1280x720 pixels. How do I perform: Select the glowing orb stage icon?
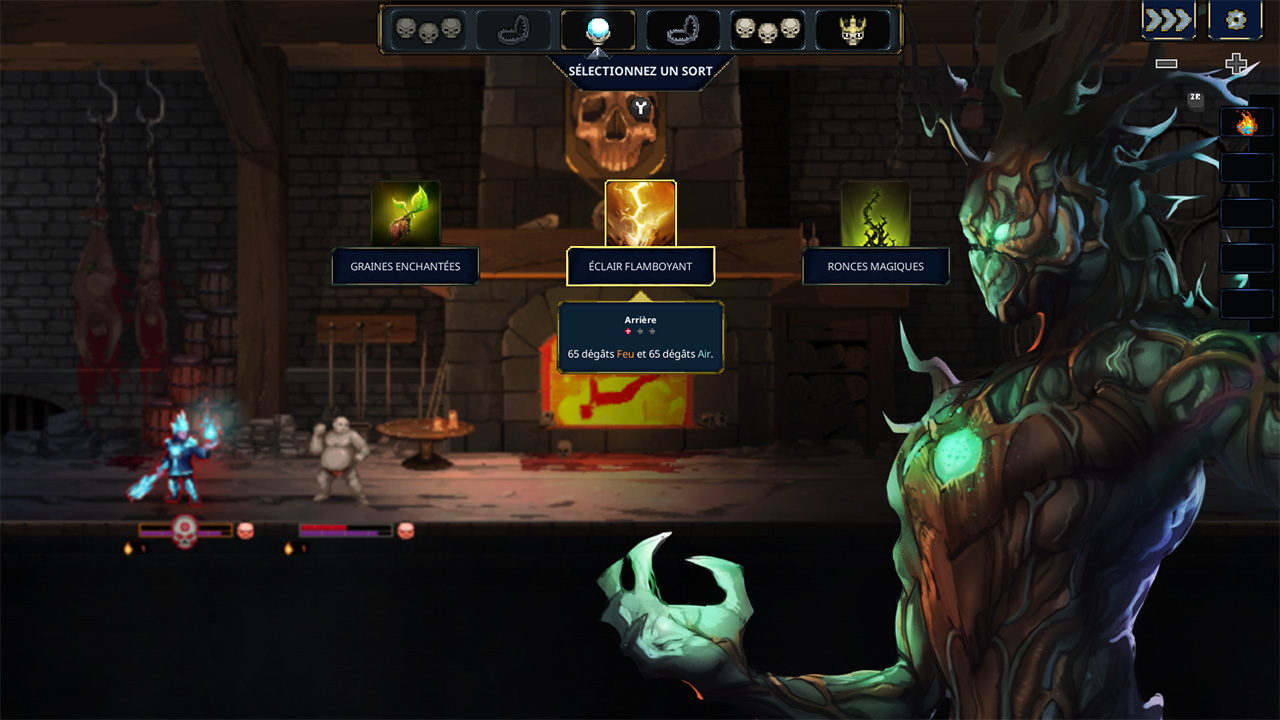pos(598,30)
